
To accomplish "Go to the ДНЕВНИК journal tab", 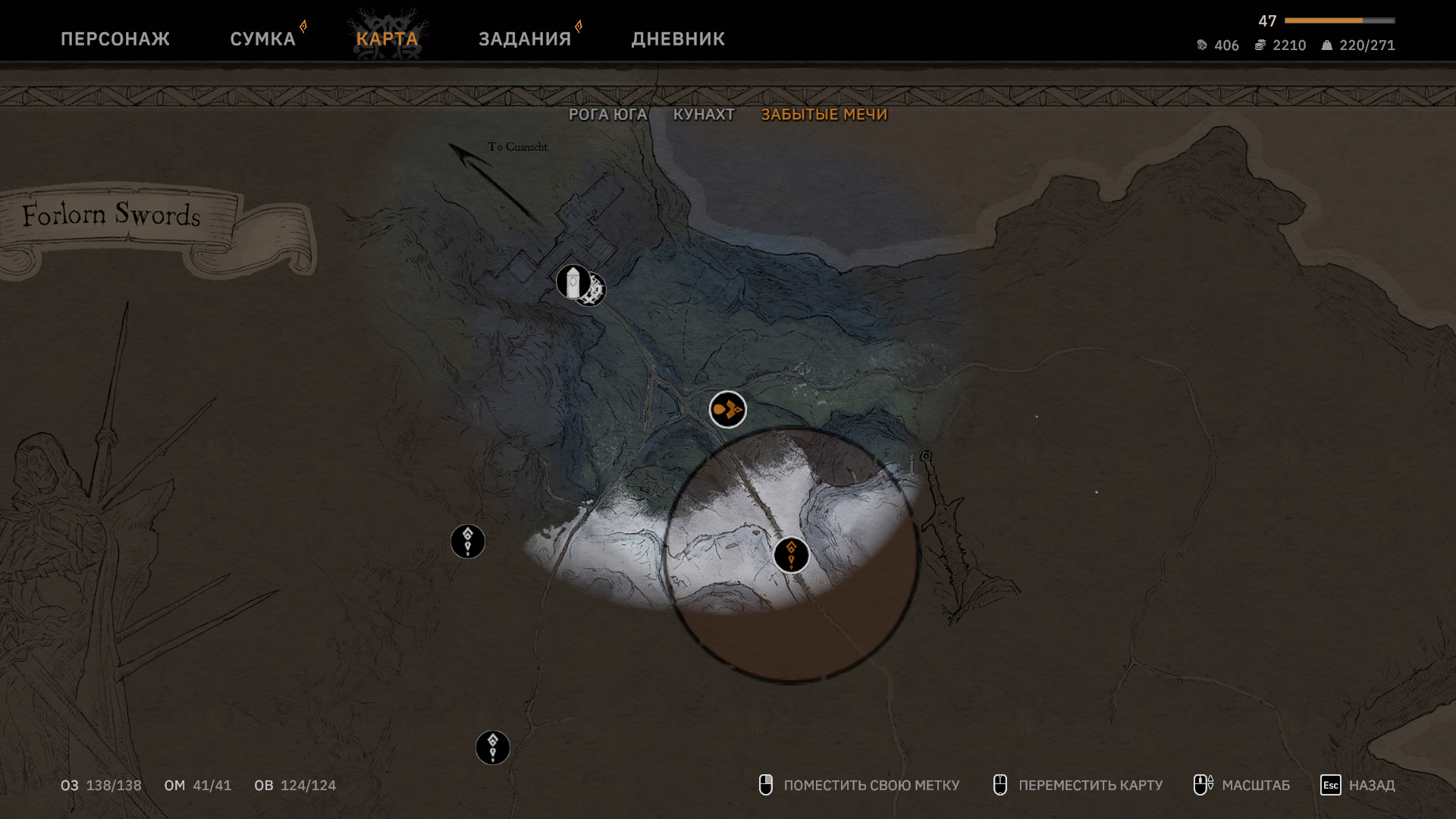I will point(678,39).
